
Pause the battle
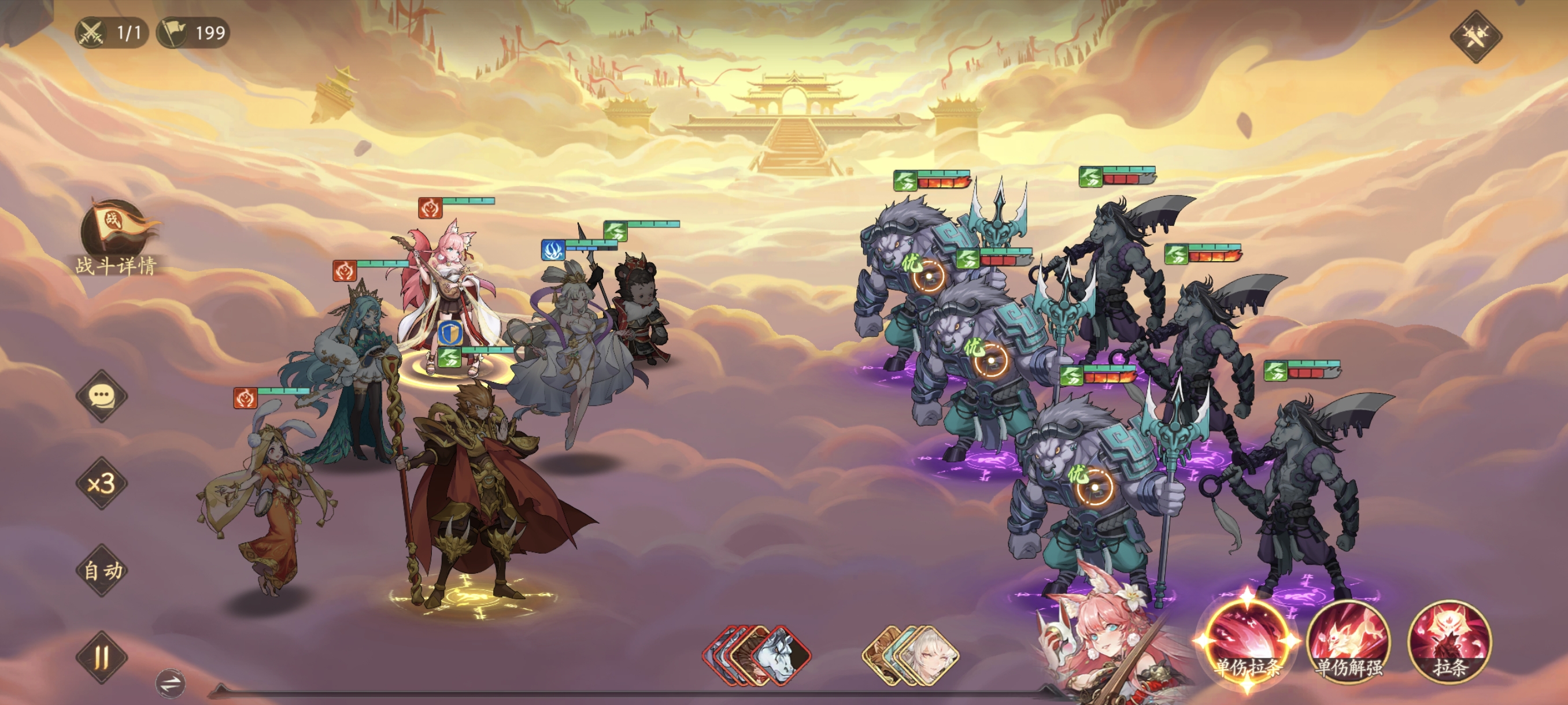(102, 657)
